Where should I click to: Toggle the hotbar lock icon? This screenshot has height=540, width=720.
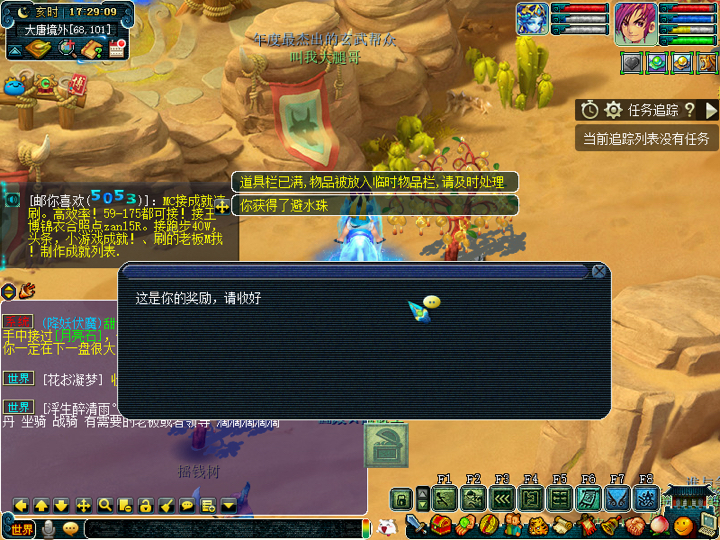(401, 498)
